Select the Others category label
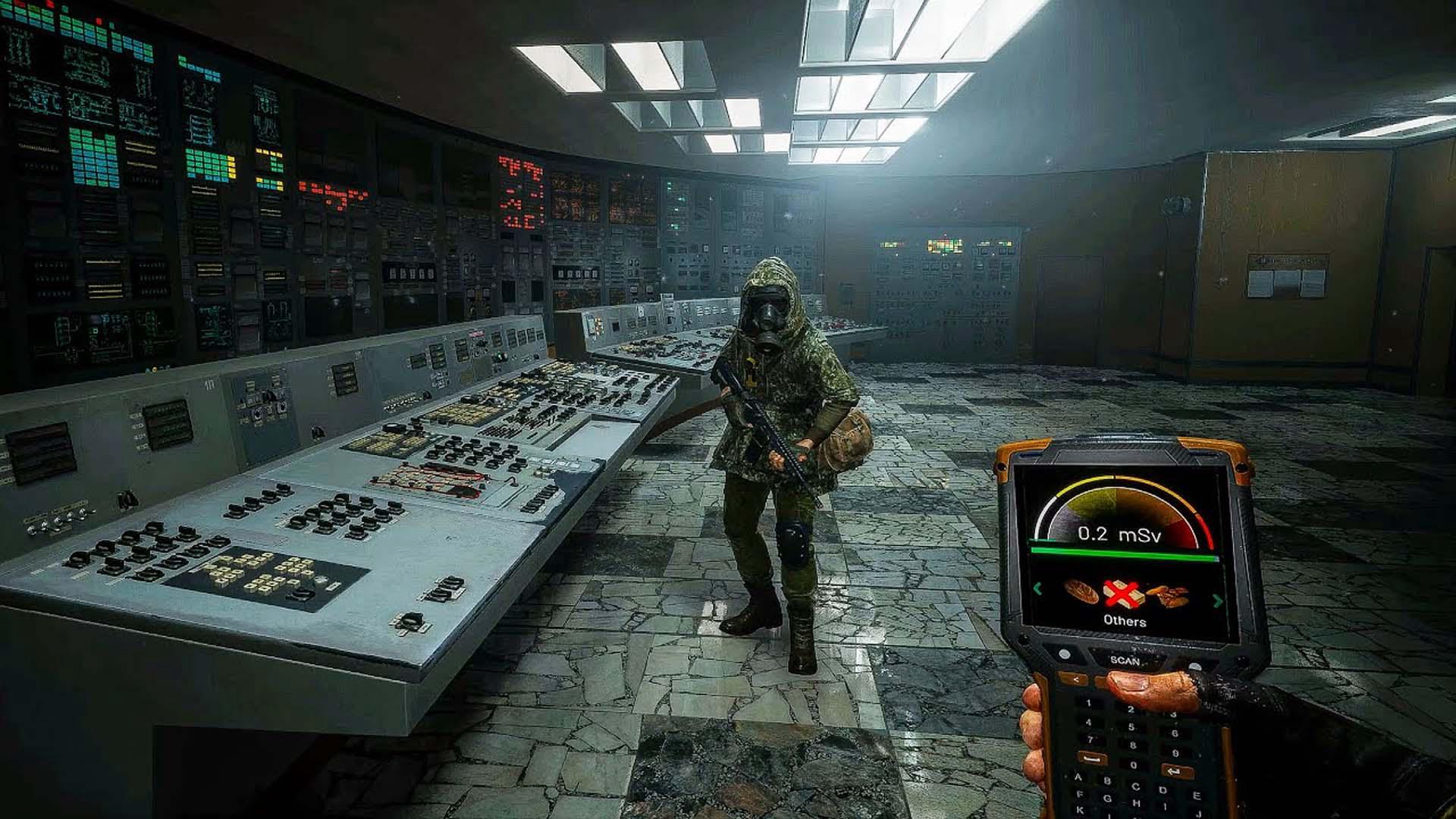Viewport: 1456px width, 819px height. pos(1126,620)
